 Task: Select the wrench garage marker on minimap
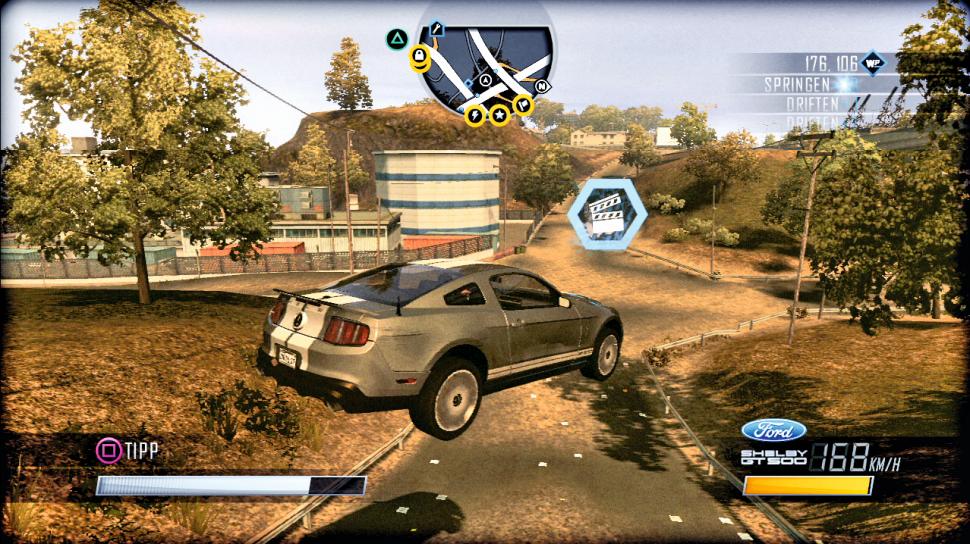437,30
